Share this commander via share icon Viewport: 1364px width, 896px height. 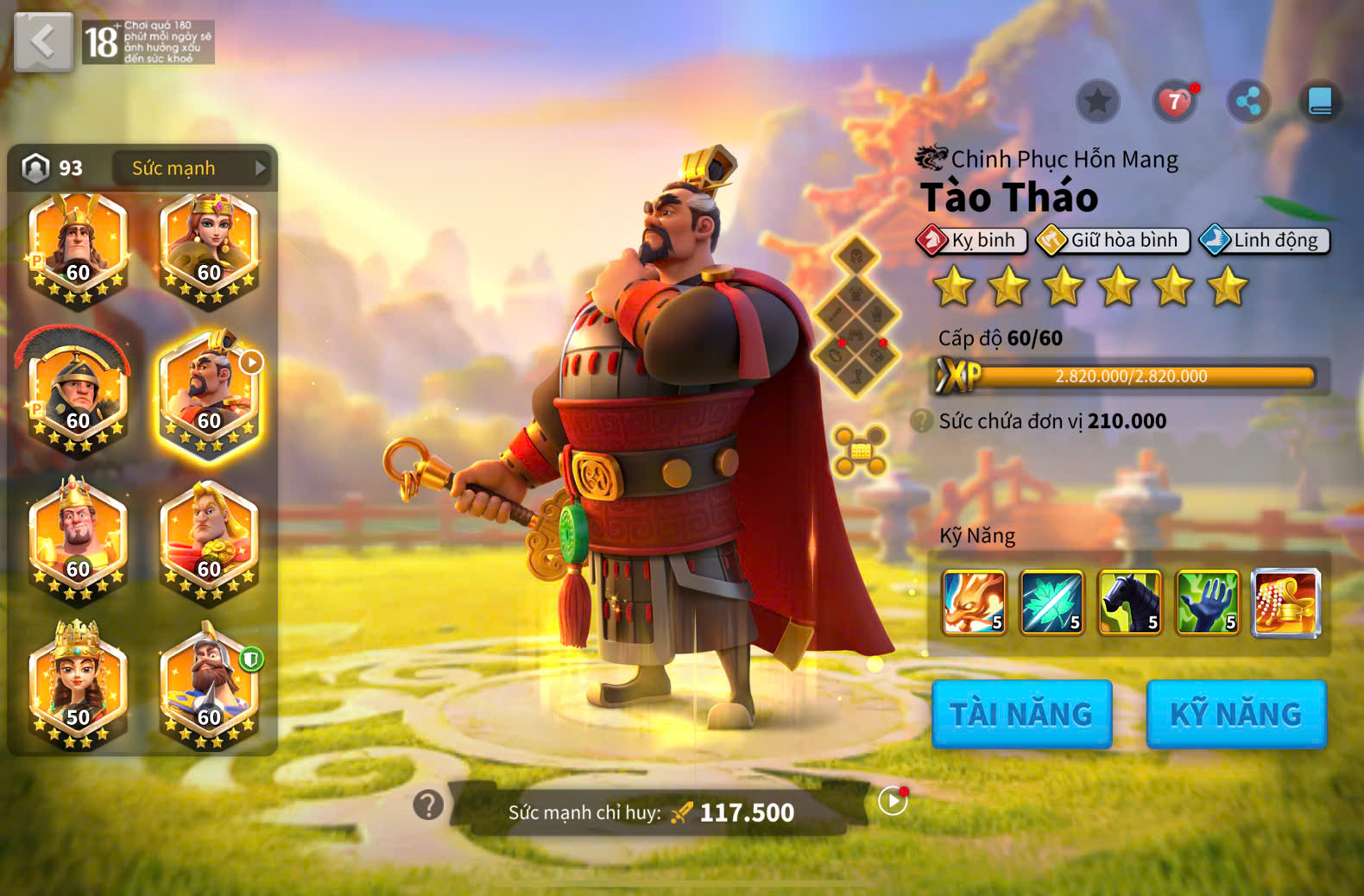[1248, 102]
